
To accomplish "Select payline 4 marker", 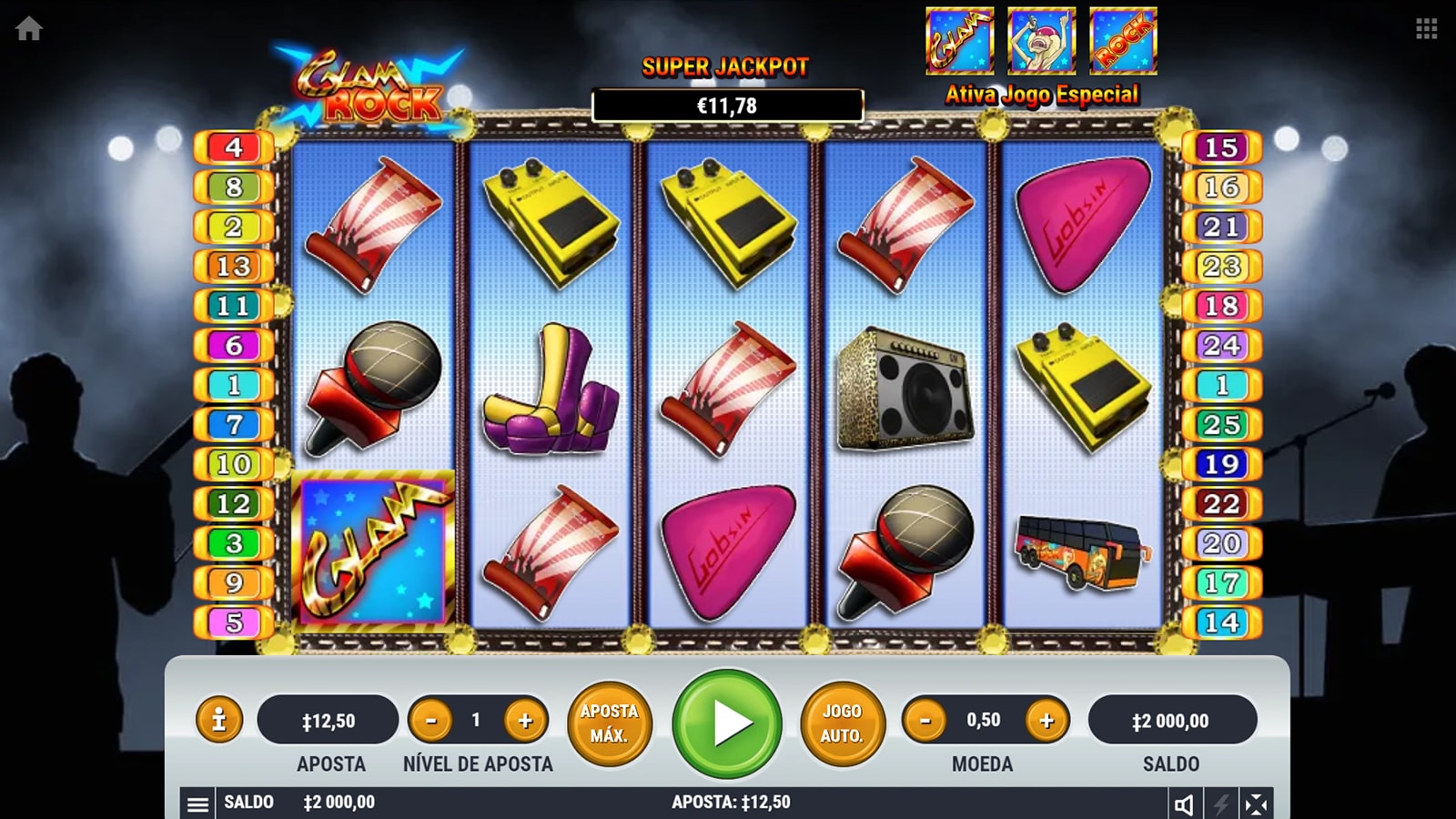I will coord(234,147).
